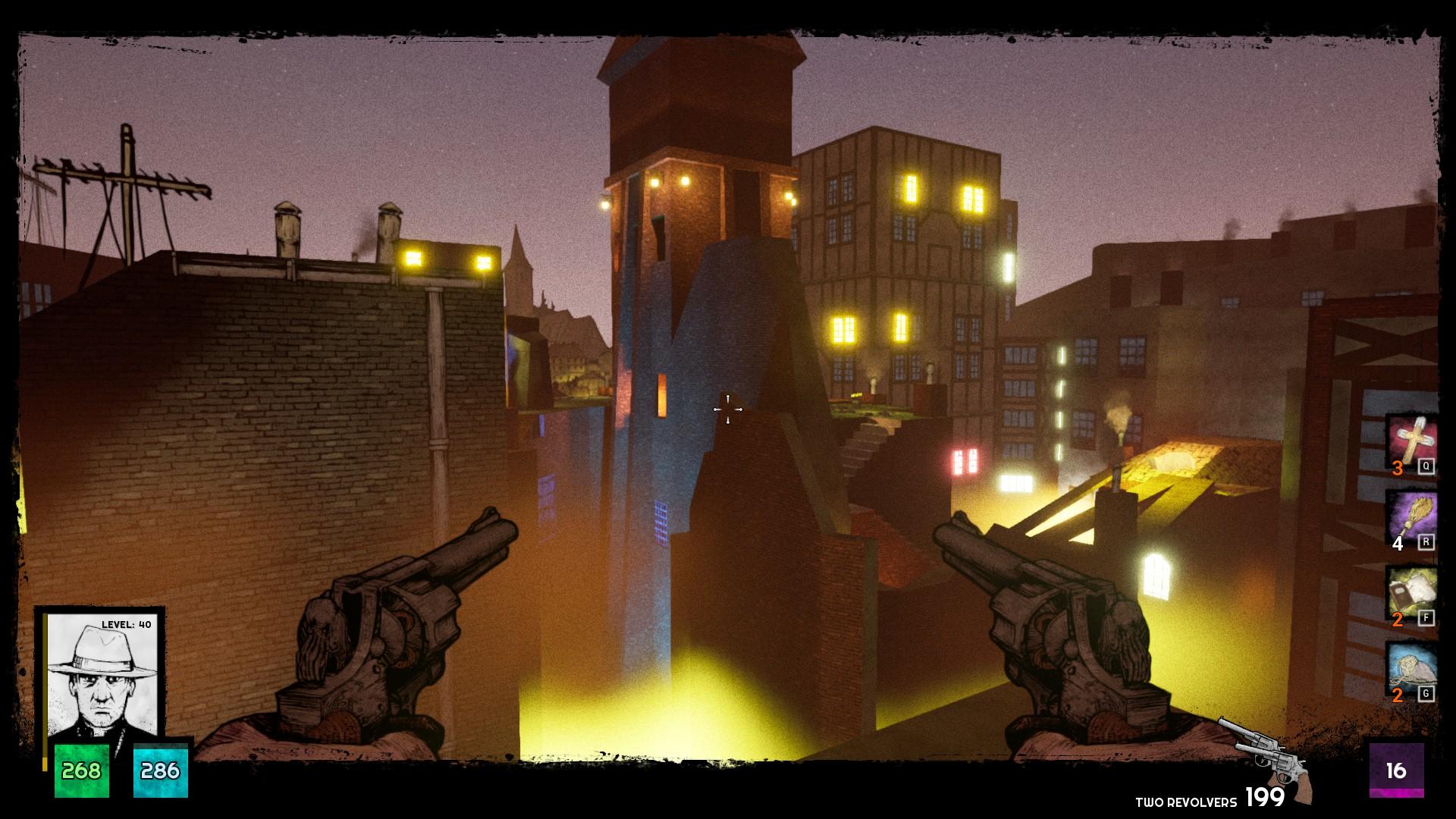The width and height of the screenshot is (1456, 819).
Task: Select the Two Revolvers weapon icon
Action: (1265, 758)
